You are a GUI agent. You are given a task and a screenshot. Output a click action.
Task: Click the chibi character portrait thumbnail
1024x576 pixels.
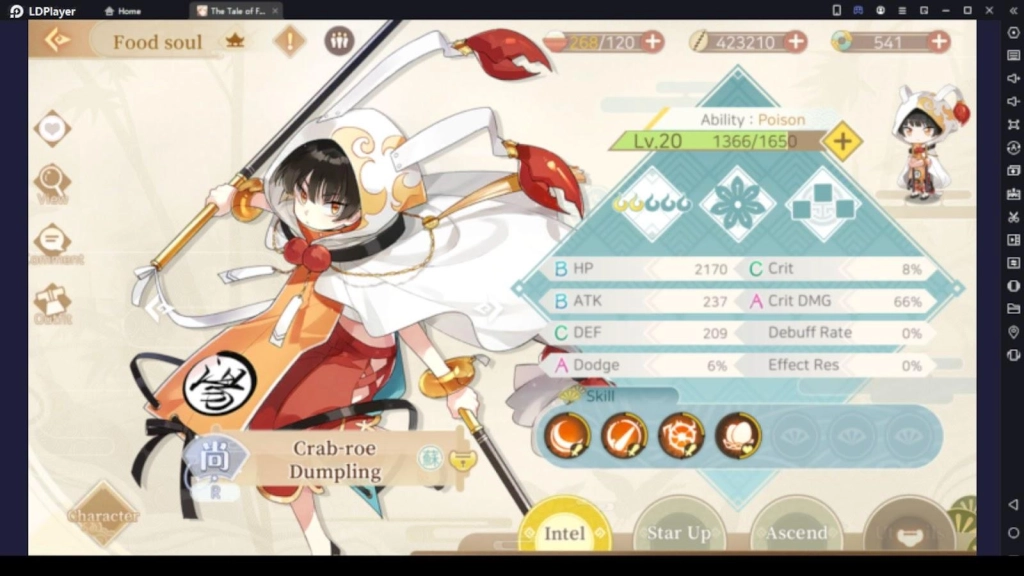pos(927,141)
